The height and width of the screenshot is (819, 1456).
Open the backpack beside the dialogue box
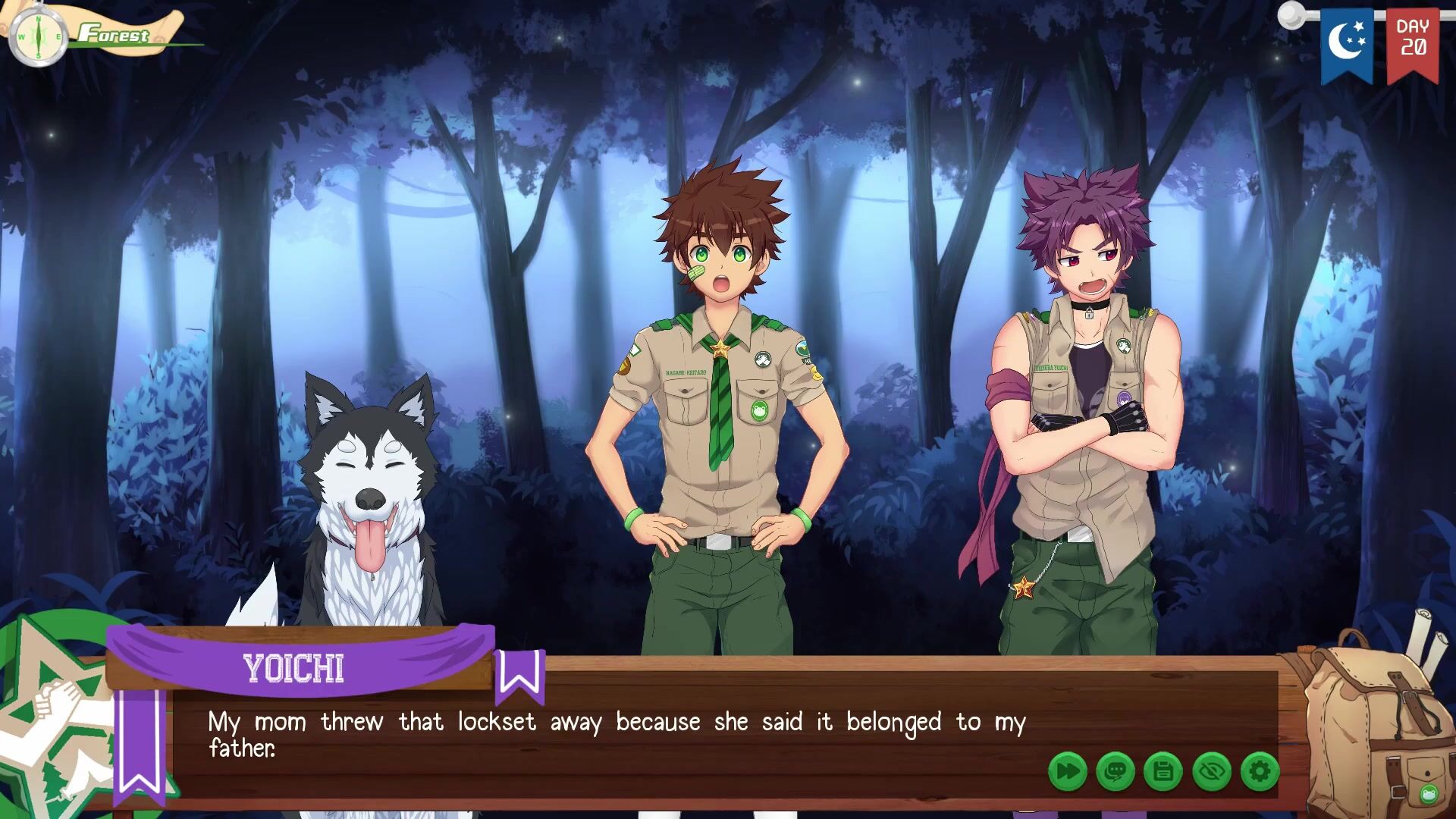[1376, 728]
